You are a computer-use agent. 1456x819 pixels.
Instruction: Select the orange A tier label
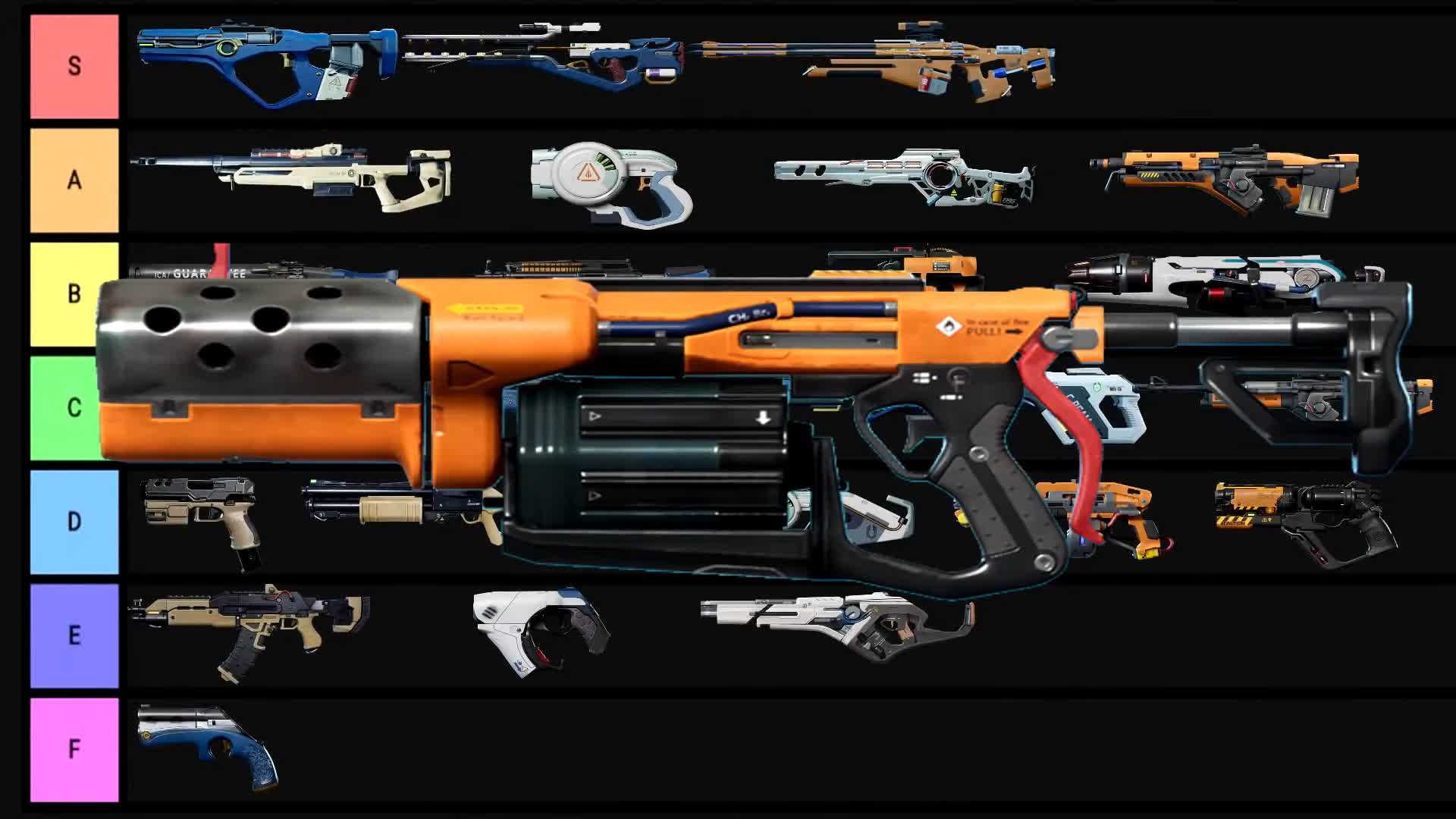click(x=74, y=180)
